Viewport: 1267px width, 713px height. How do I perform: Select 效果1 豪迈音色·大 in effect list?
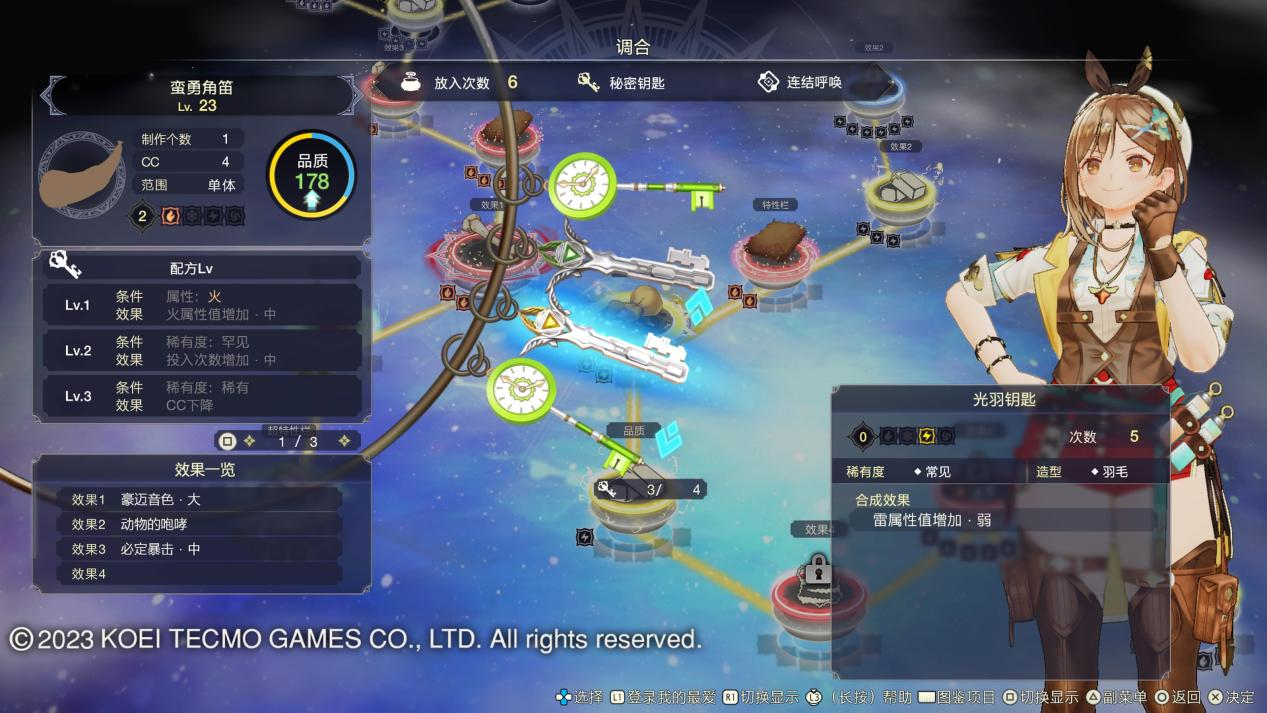[x=190, y=499]
